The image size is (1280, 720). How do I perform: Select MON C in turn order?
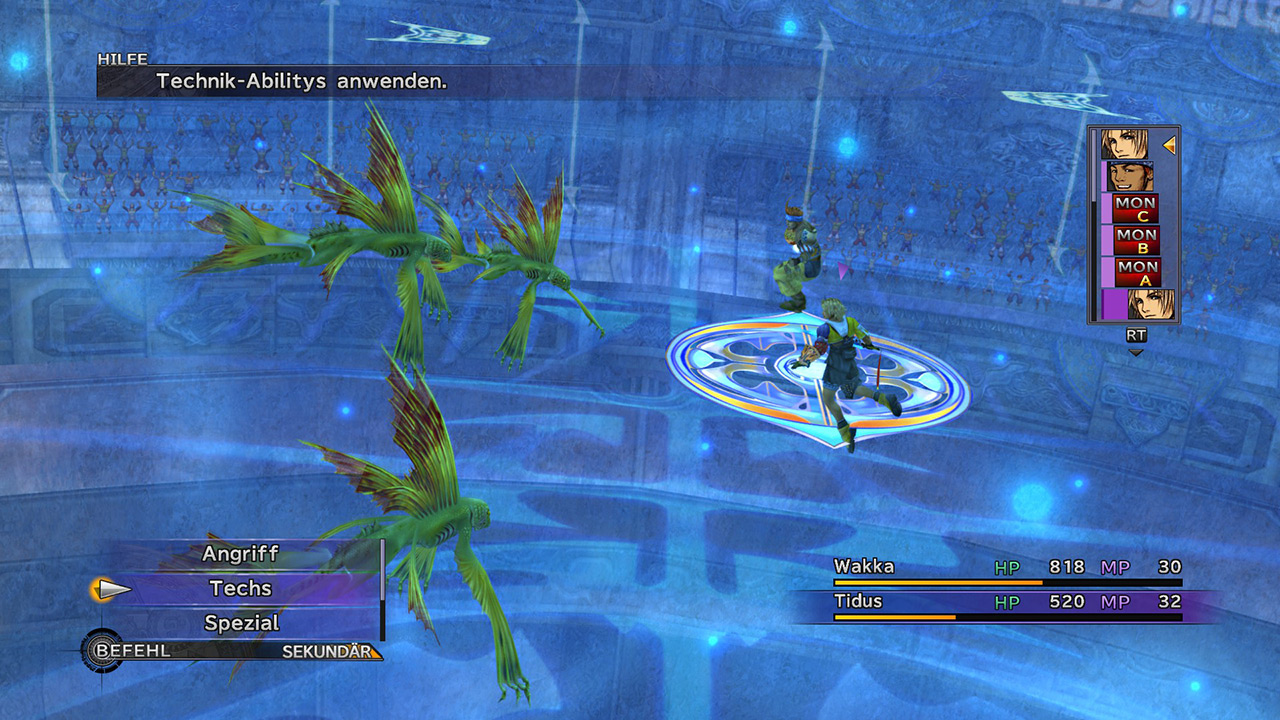click(1136, 209)
